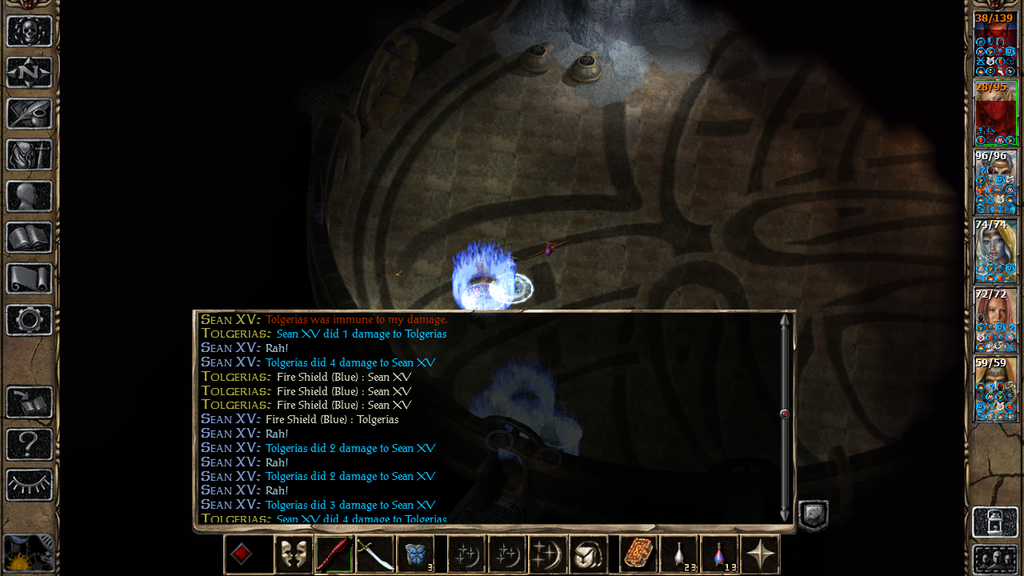This screenshot has height=576, width=1024.
Task: Open the mage spellbook button
Action: pos(29,237)
